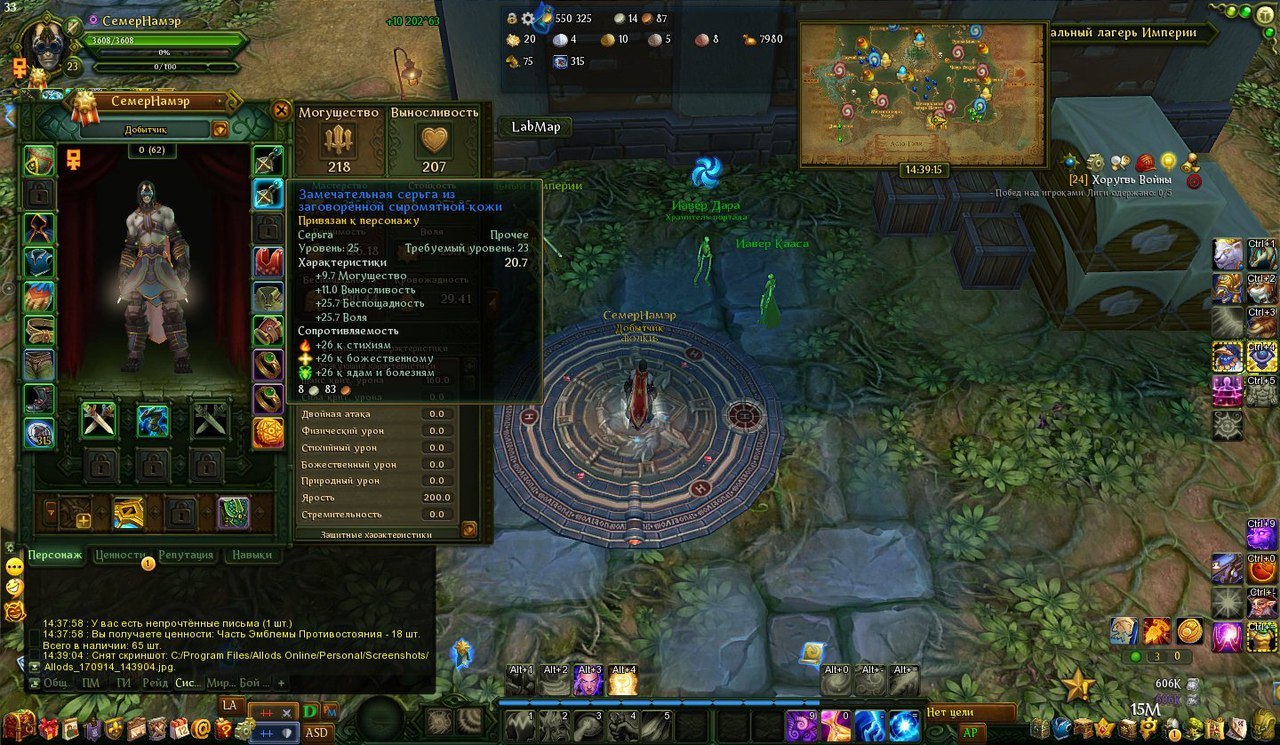1280x745 pixels.
Task: Open the Репутация tab
Action: point(185,555)
